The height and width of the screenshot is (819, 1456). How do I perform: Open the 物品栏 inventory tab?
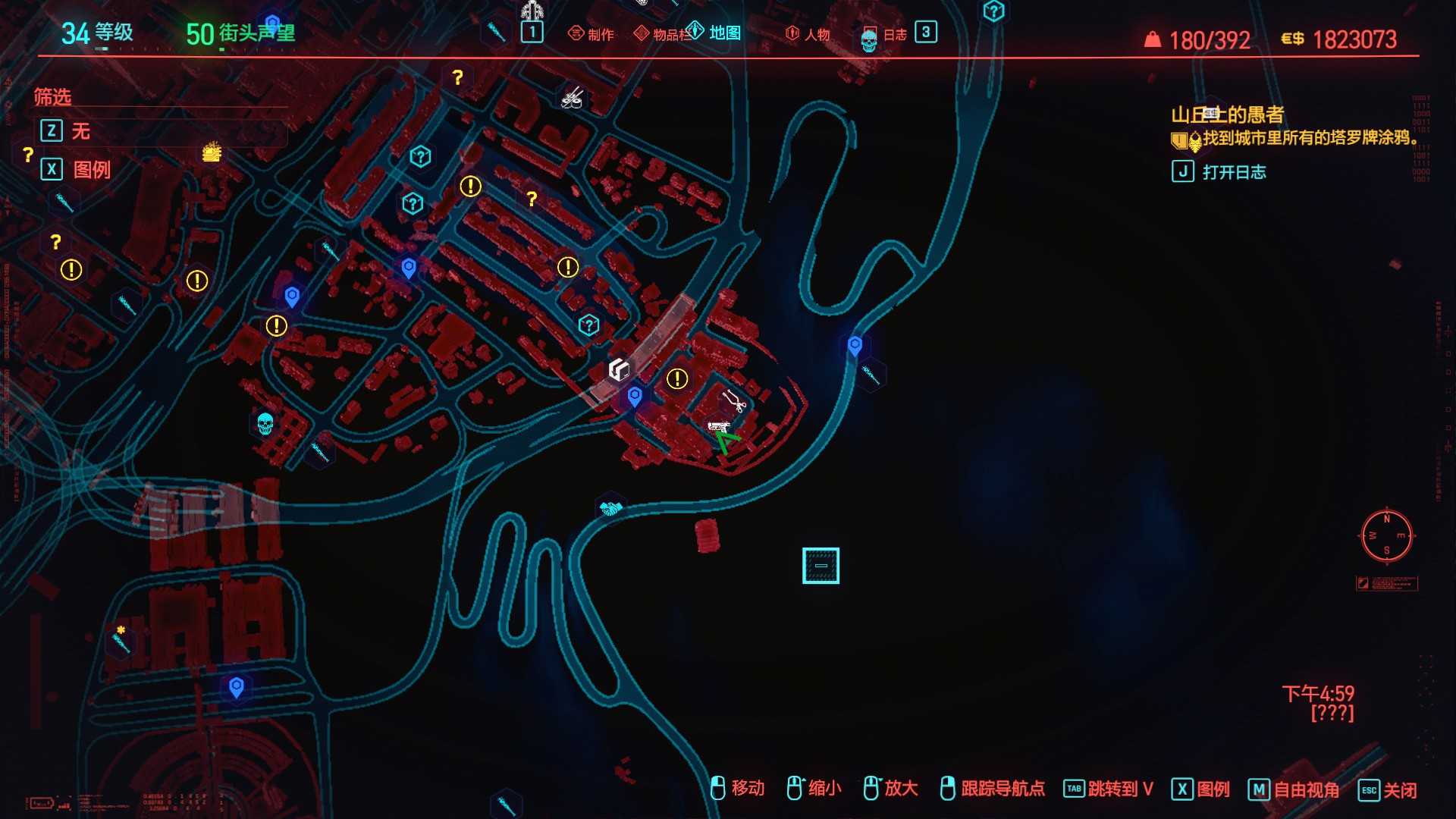(662, 34)
